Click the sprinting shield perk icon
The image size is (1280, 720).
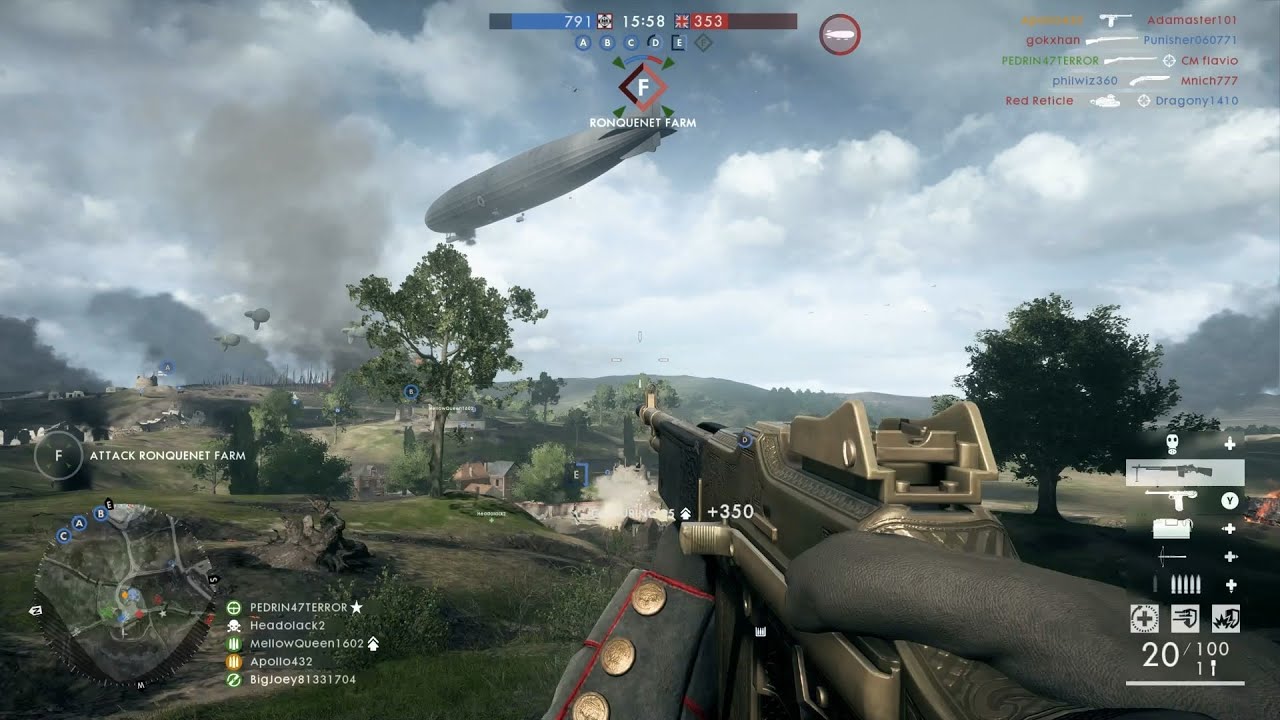(x=1185, y=618)
